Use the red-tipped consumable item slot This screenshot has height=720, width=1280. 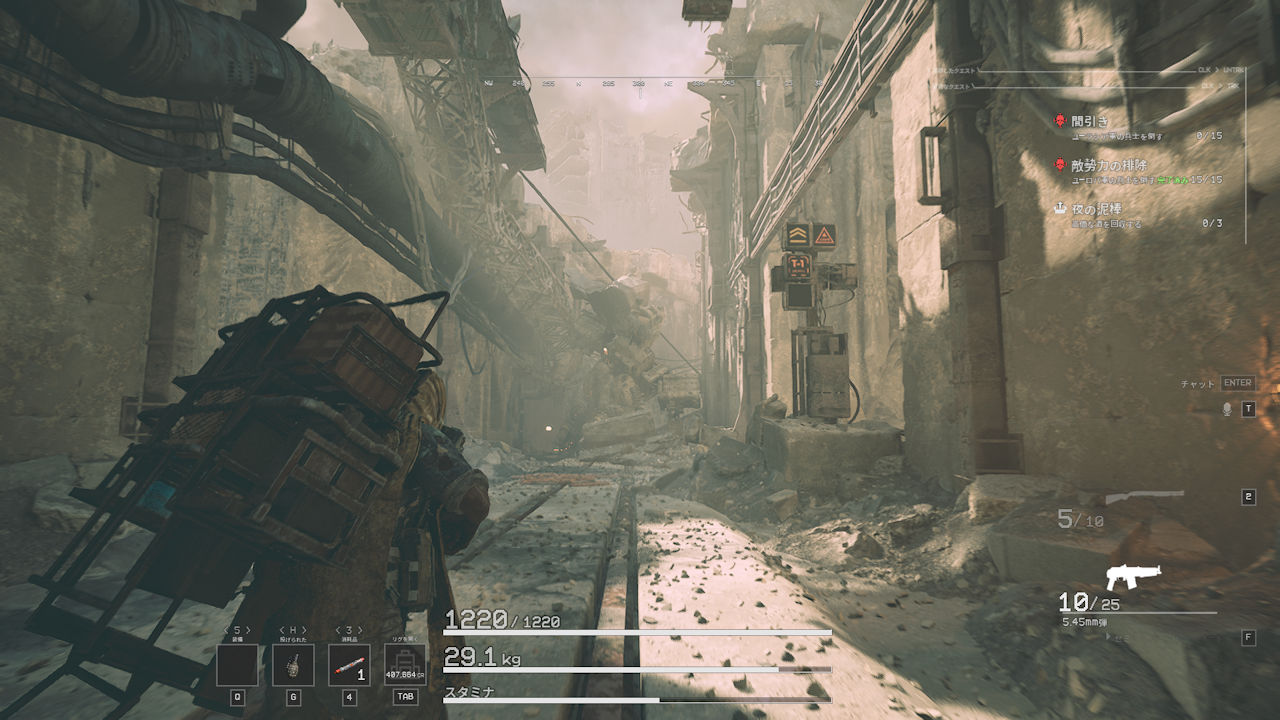(349, 665)
